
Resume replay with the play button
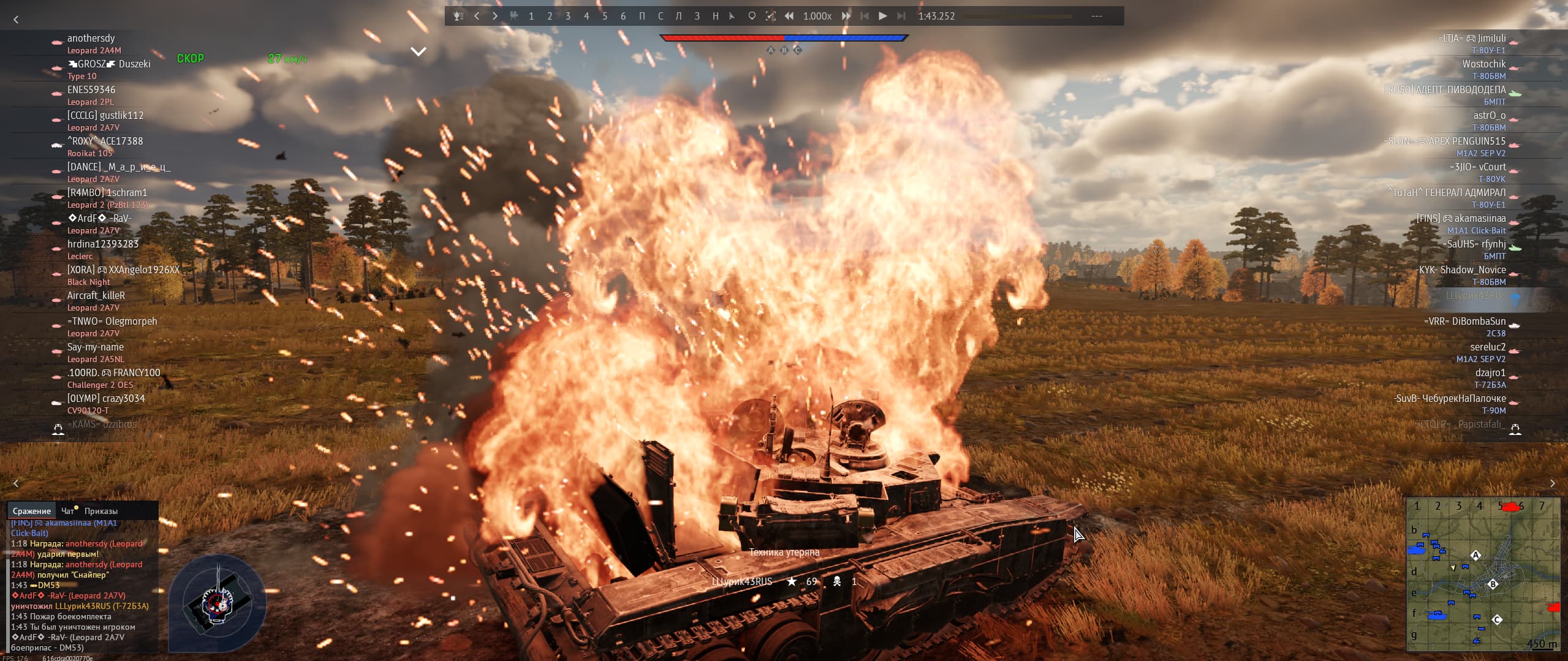(x=882, y=16)
